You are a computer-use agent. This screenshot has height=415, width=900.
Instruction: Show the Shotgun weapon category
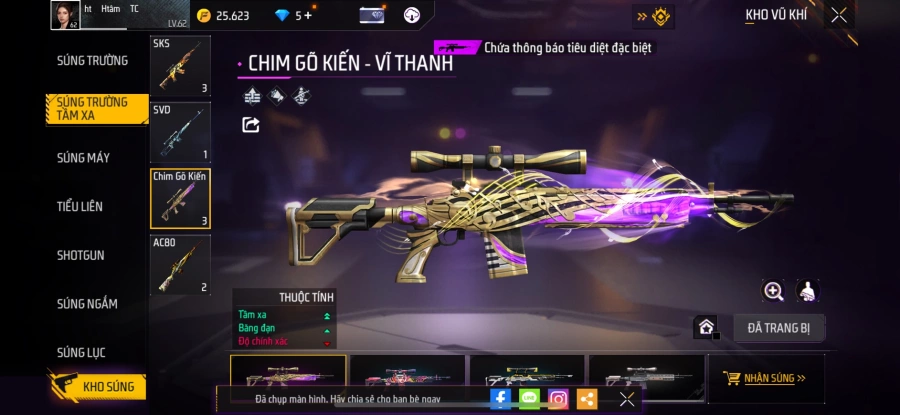point(80,255)
